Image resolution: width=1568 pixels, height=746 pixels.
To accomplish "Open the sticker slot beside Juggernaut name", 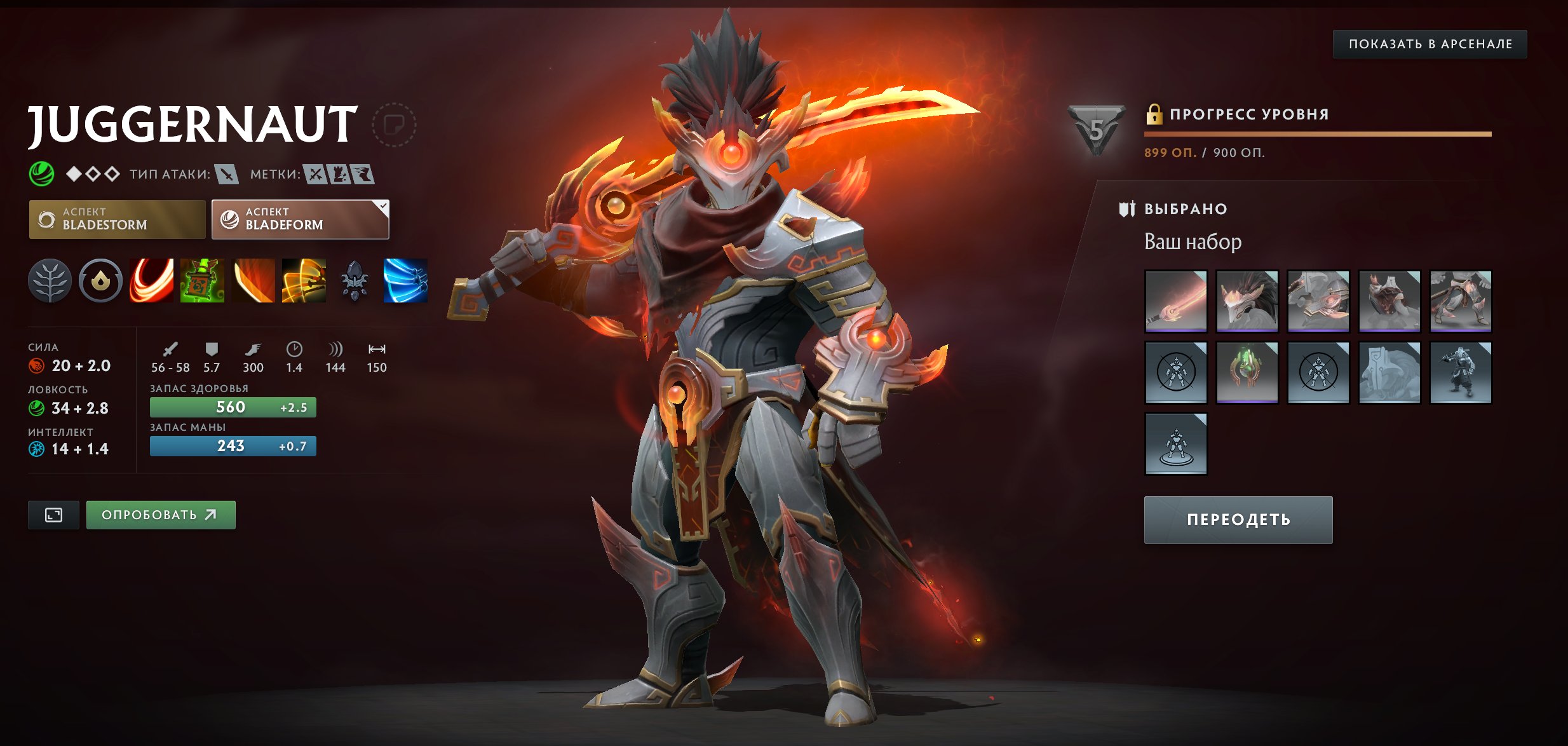I will pyautogui.click(x=393, y=125).
